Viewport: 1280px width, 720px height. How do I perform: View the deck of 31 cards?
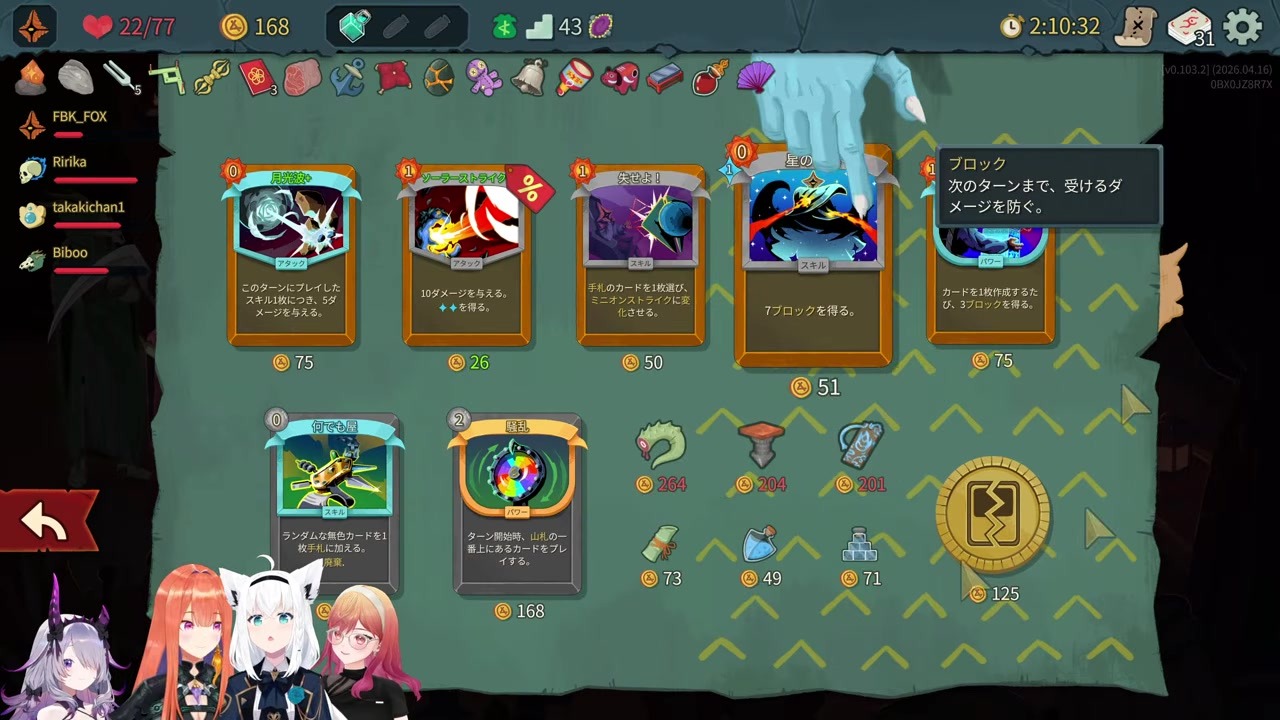tap(1189, 27)
